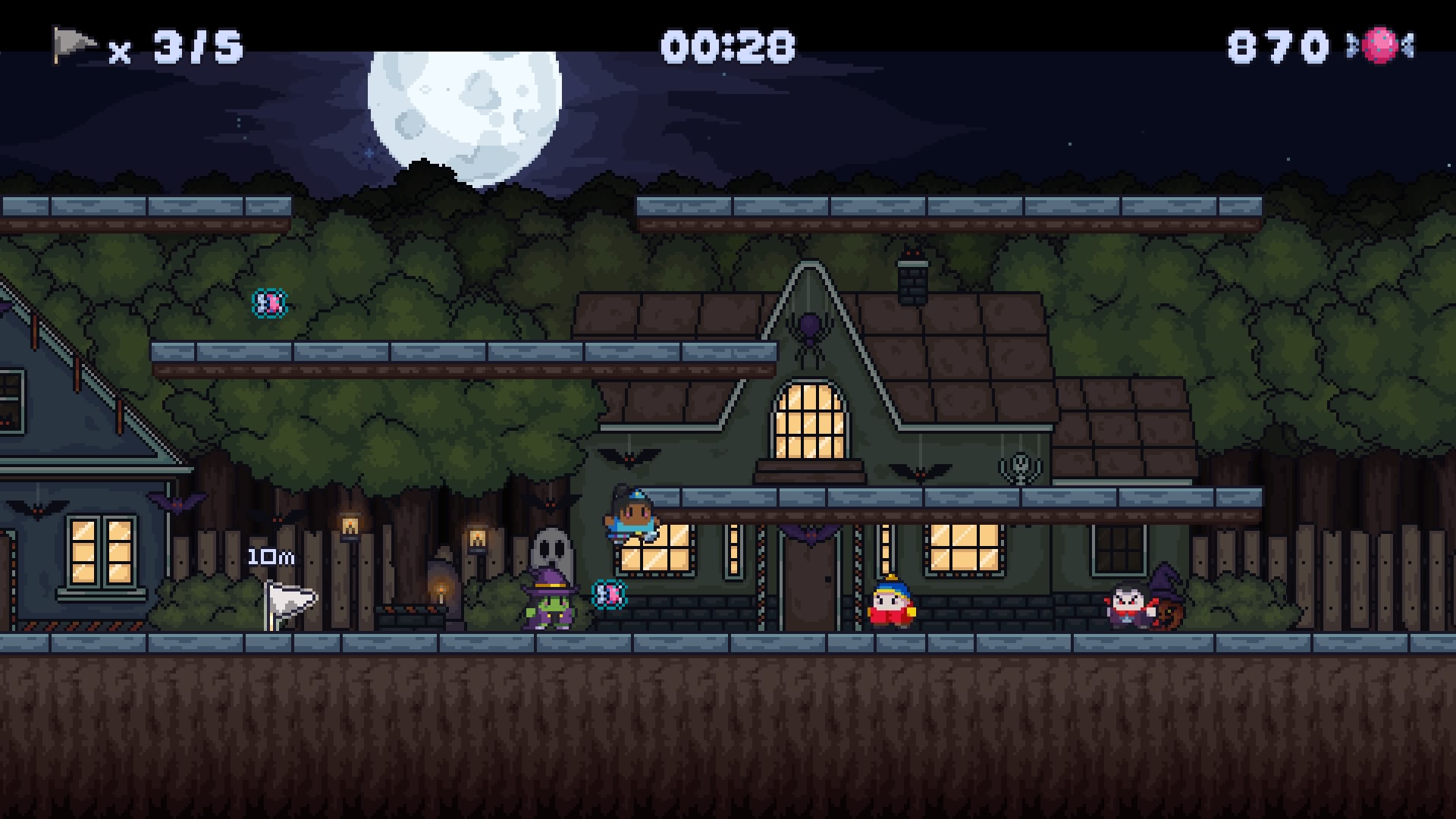Click the 00:28 timer at screen top

click(728, 44)
